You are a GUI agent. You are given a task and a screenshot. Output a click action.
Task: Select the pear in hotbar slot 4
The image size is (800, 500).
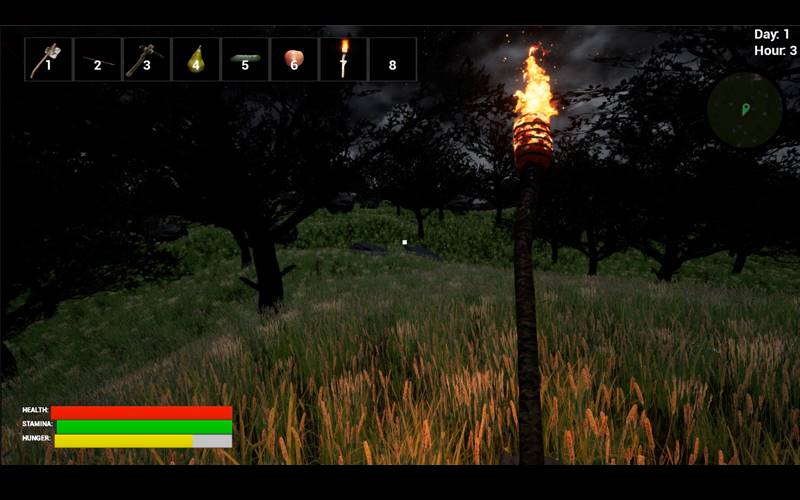196,60
